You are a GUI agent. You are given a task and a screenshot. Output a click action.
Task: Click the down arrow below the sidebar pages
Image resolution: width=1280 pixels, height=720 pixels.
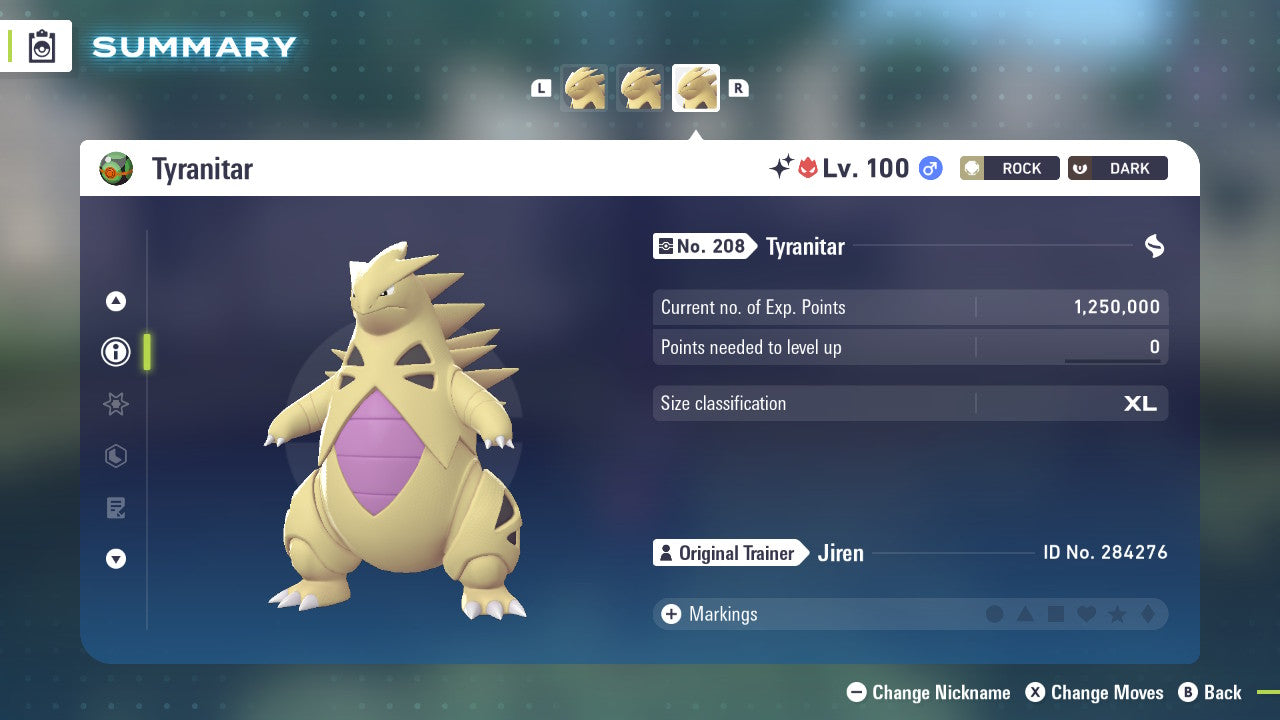tap(115, 559)
